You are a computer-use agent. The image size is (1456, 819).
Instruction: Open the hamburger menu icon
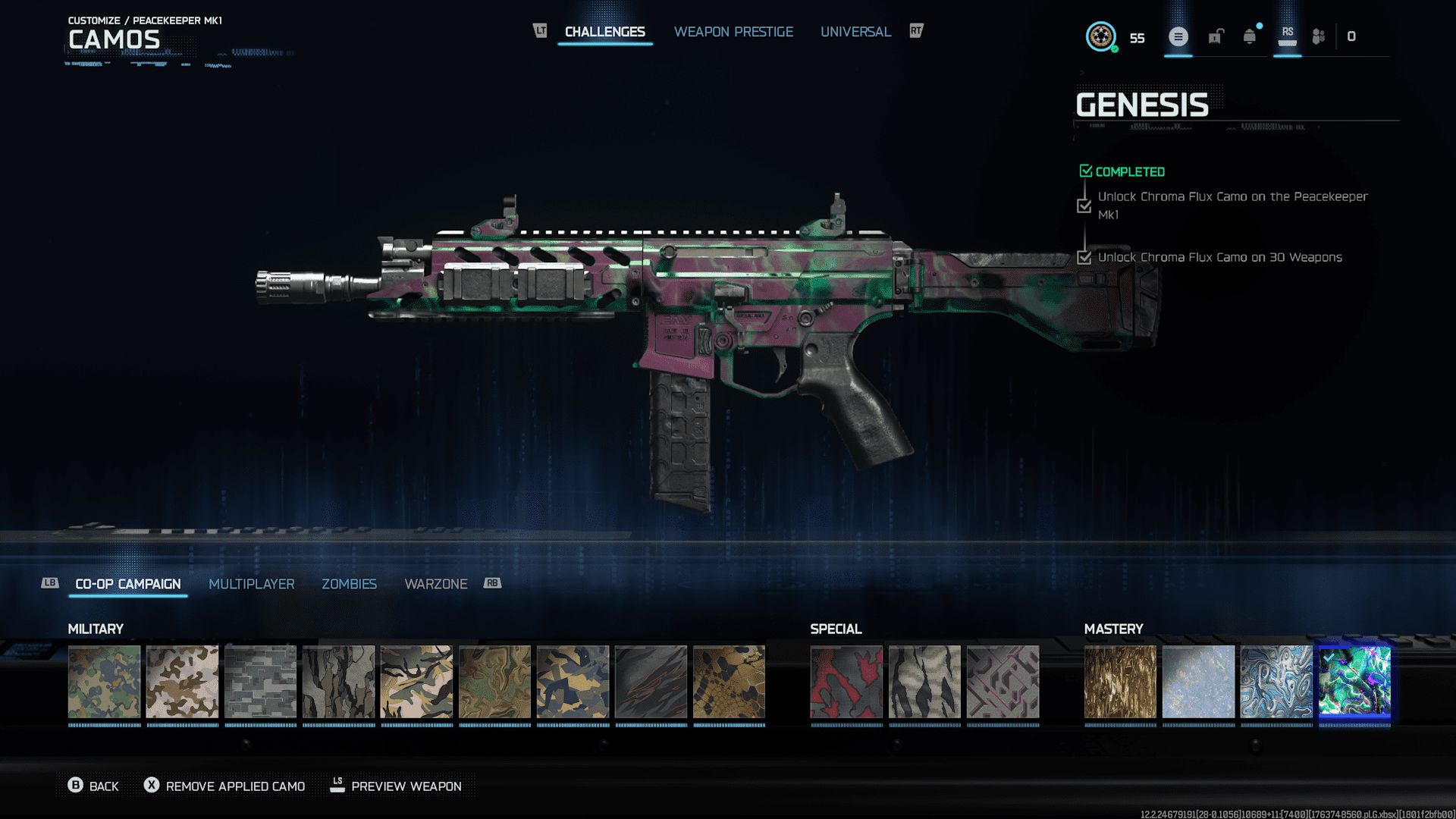click(x=1178, y=36)
